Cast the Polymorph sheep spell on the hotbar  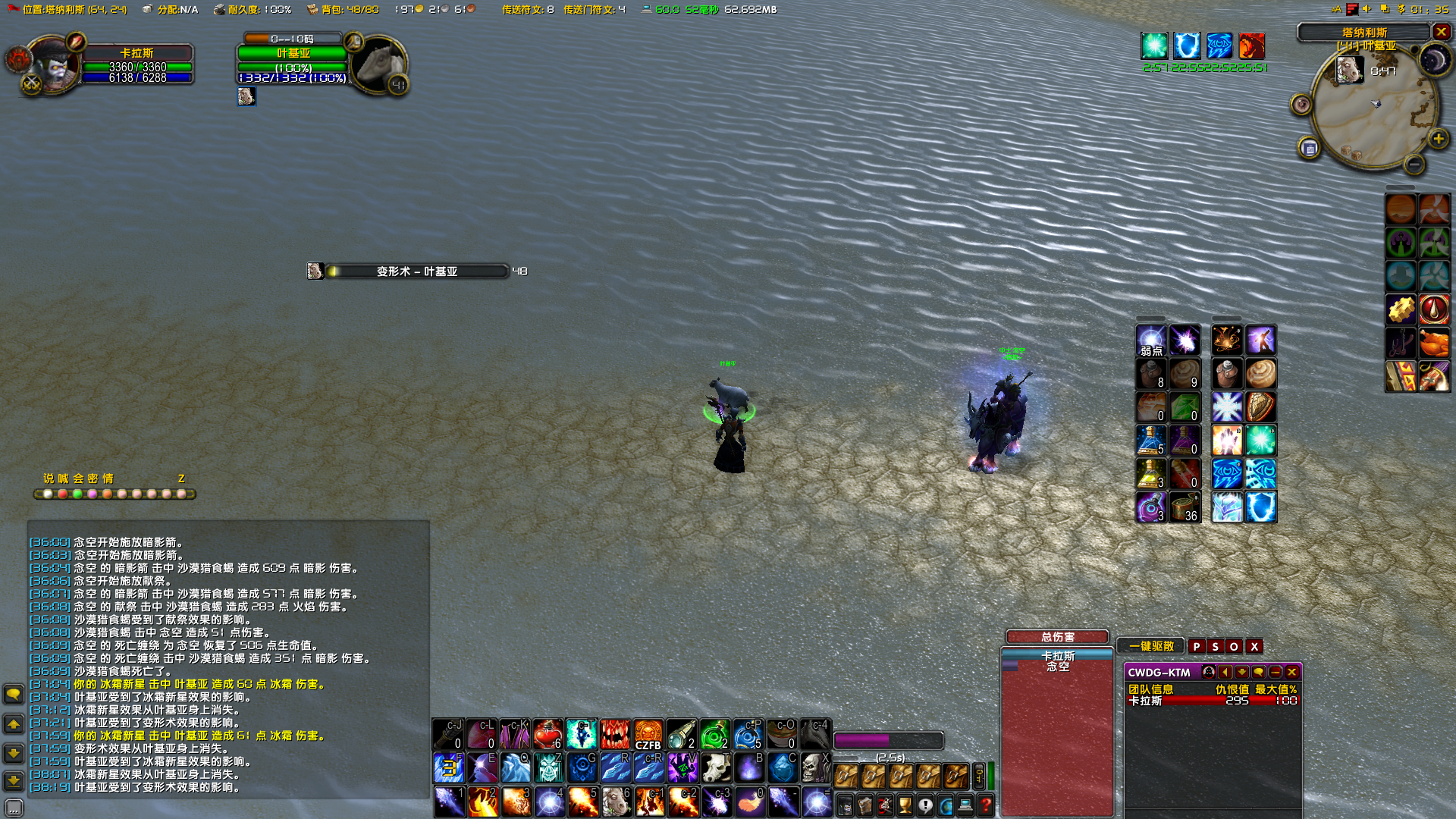[x=616, y=801]
